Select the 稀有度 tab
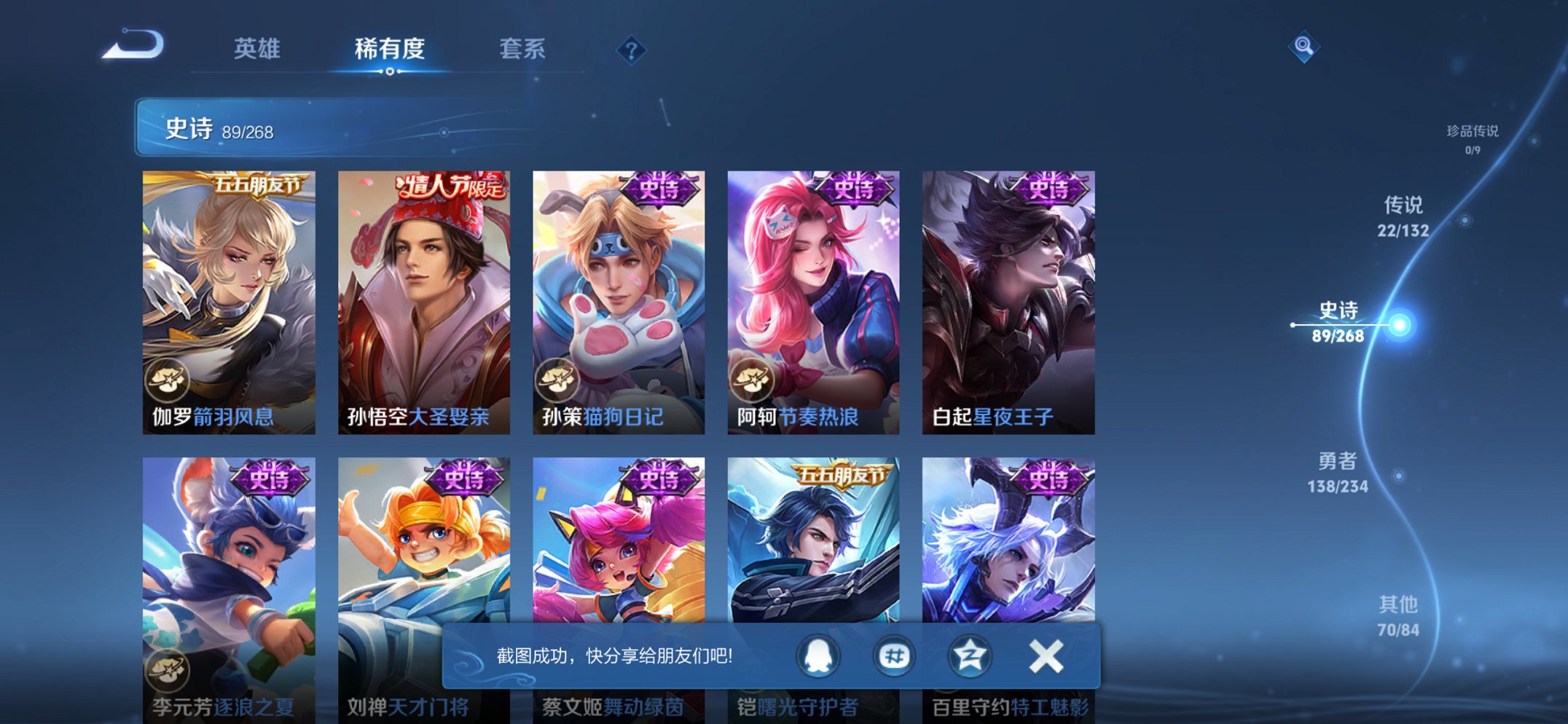1568x724 pixels. 391,50
